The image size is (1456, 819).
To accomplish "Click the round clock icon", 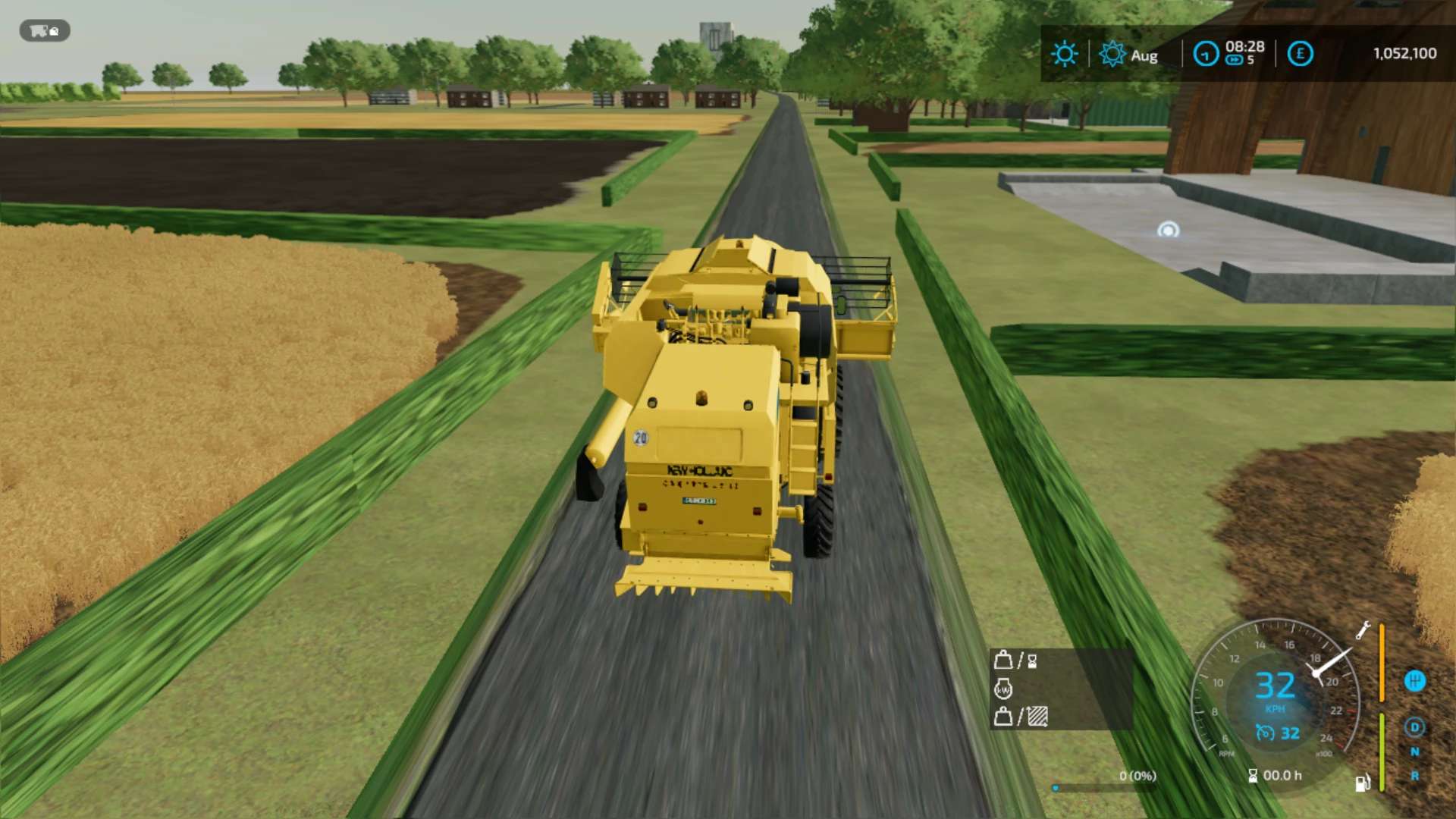I will 1206,54.
